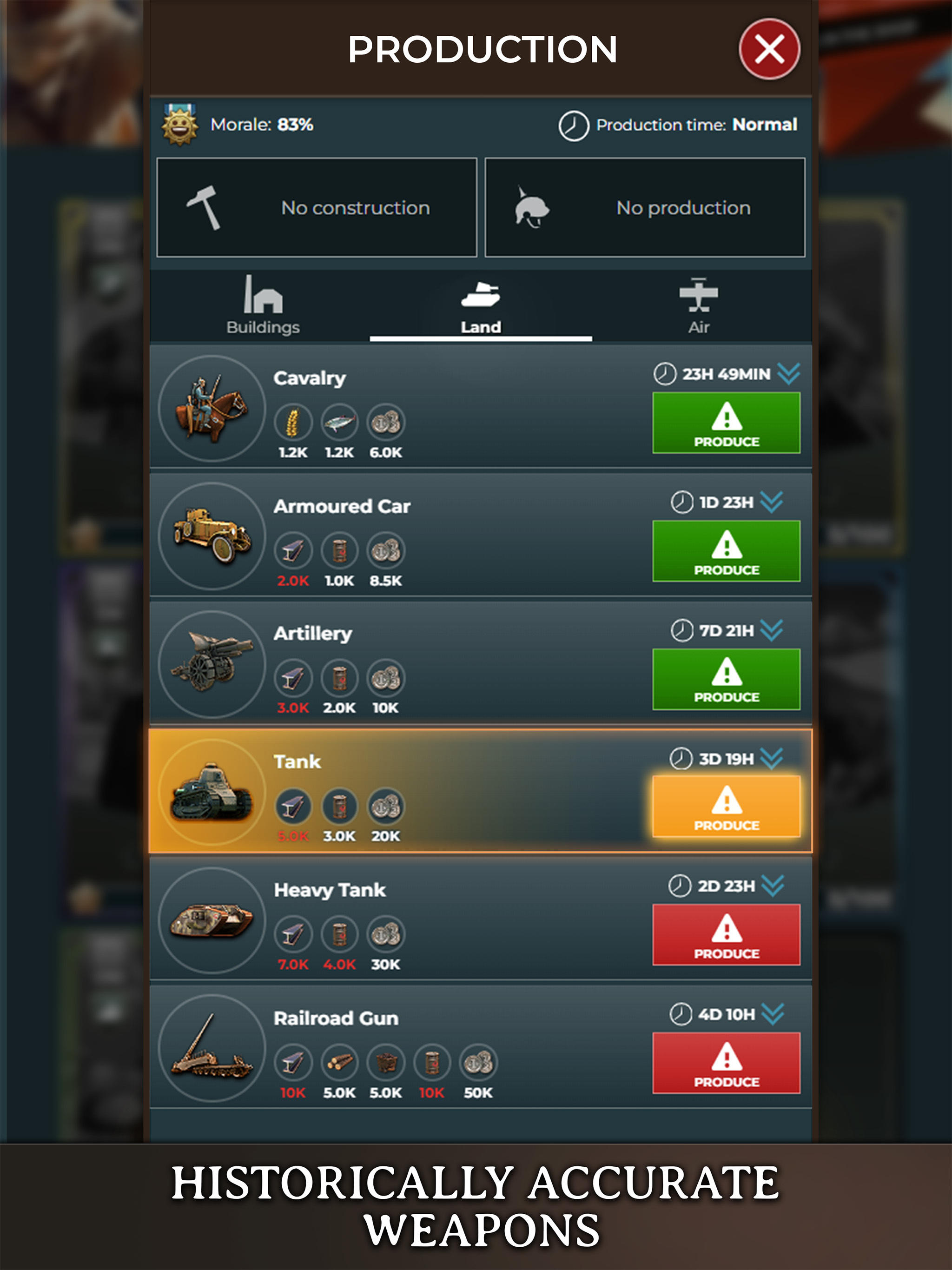Expand the Tank details chevron
952x1270 pixels.
pos(772,758)
